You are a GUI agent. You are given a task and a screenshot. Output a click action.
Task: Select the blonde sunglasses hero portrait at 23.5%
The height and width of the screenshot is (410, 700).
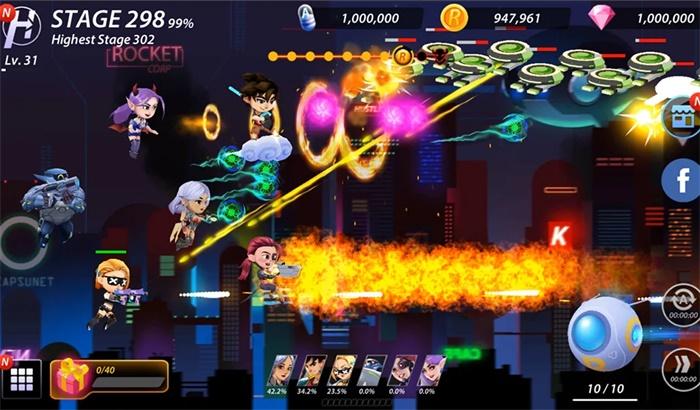pos(344,370)
